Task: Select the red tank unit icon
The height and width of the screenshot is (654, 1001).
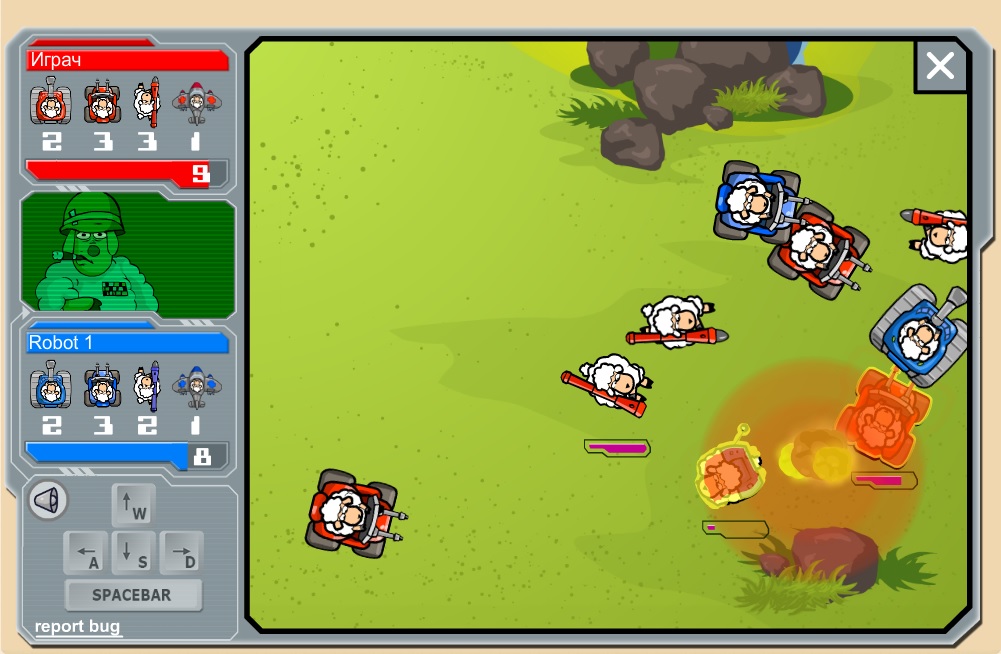Action: (50, 102)
